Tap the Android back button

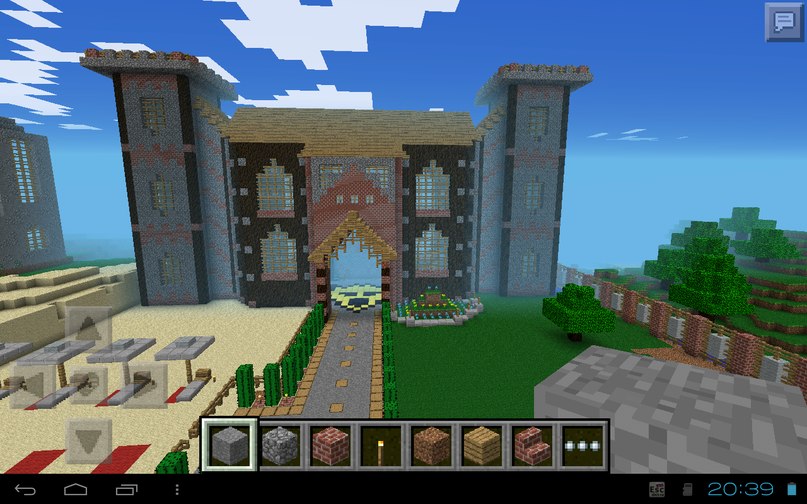[27, 489]
